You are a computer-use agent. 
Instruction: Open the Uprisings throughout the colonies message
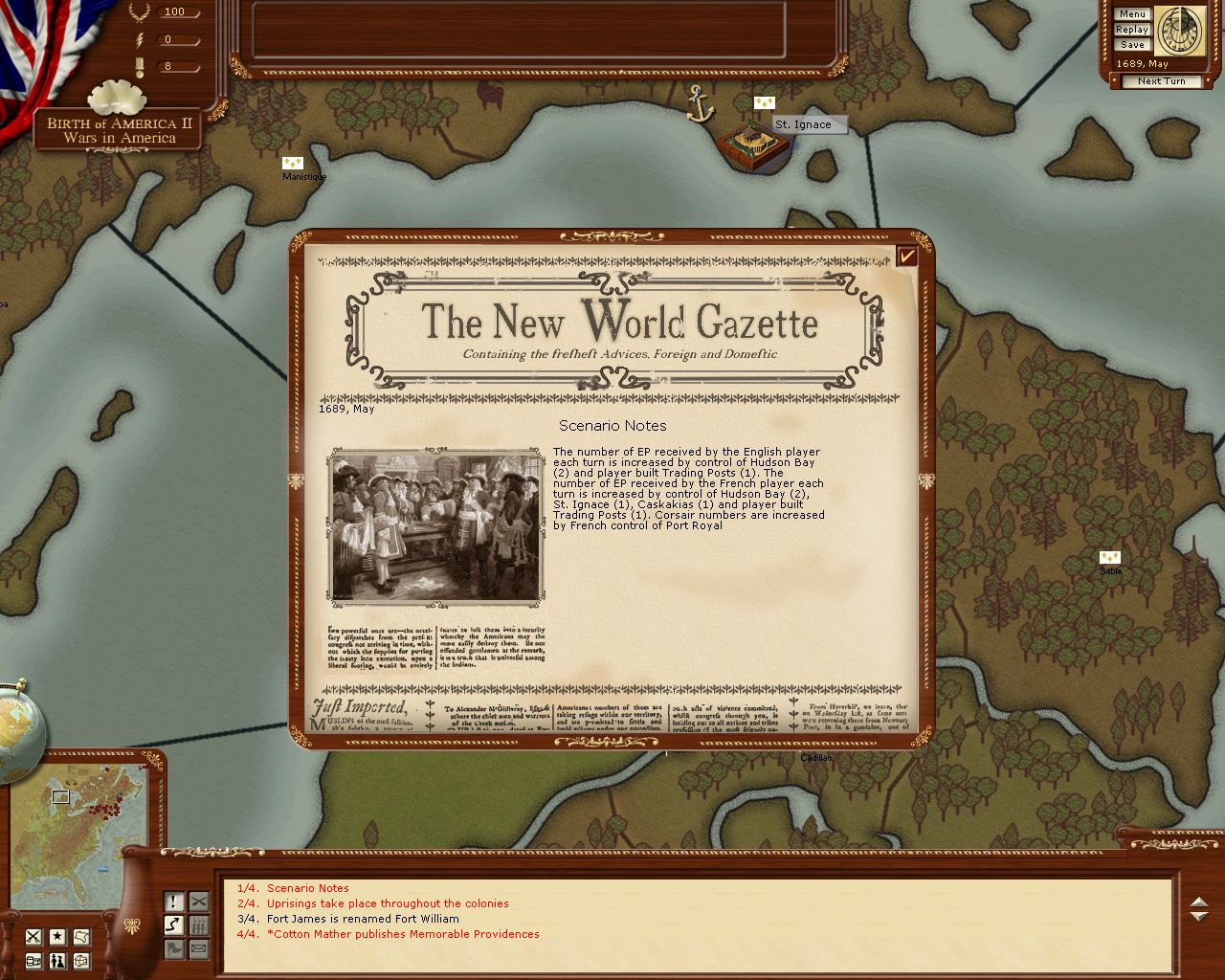[x=387, y=903]
